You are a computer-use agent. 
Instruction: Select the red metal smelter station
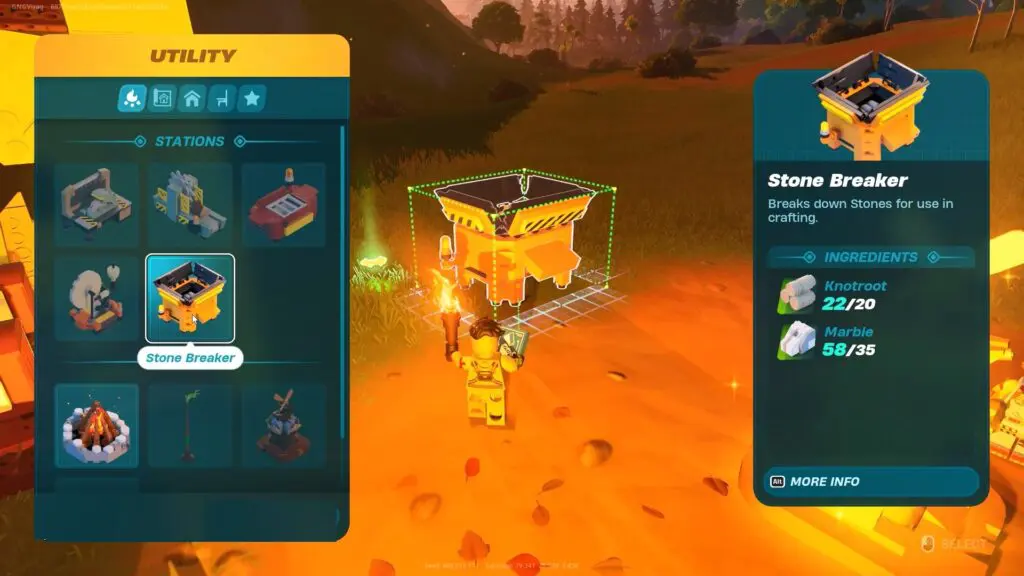tap(283, 204)
